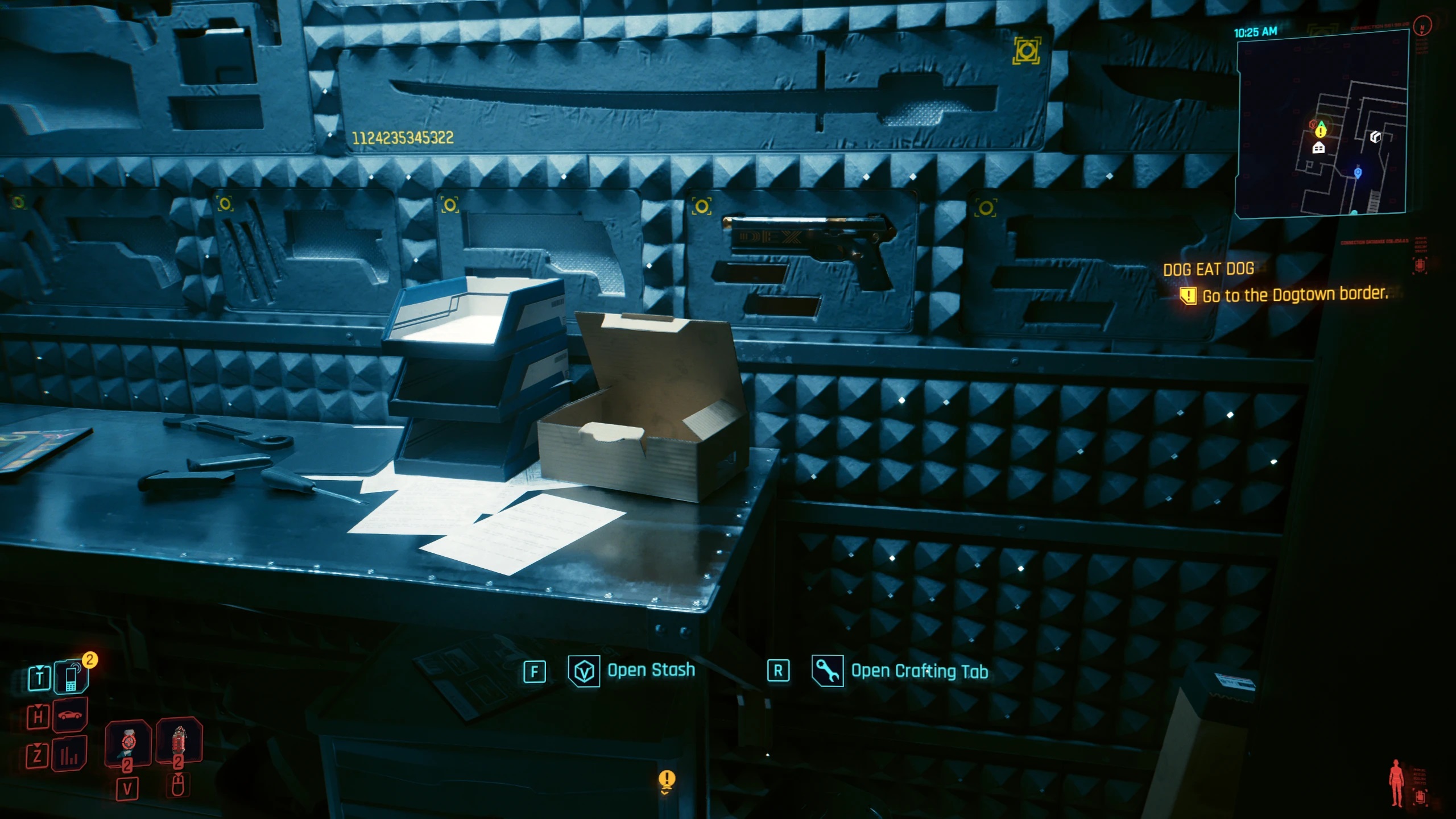Select the phone icon next to the T keybind
1456x819 pixels.
(71, 679)
